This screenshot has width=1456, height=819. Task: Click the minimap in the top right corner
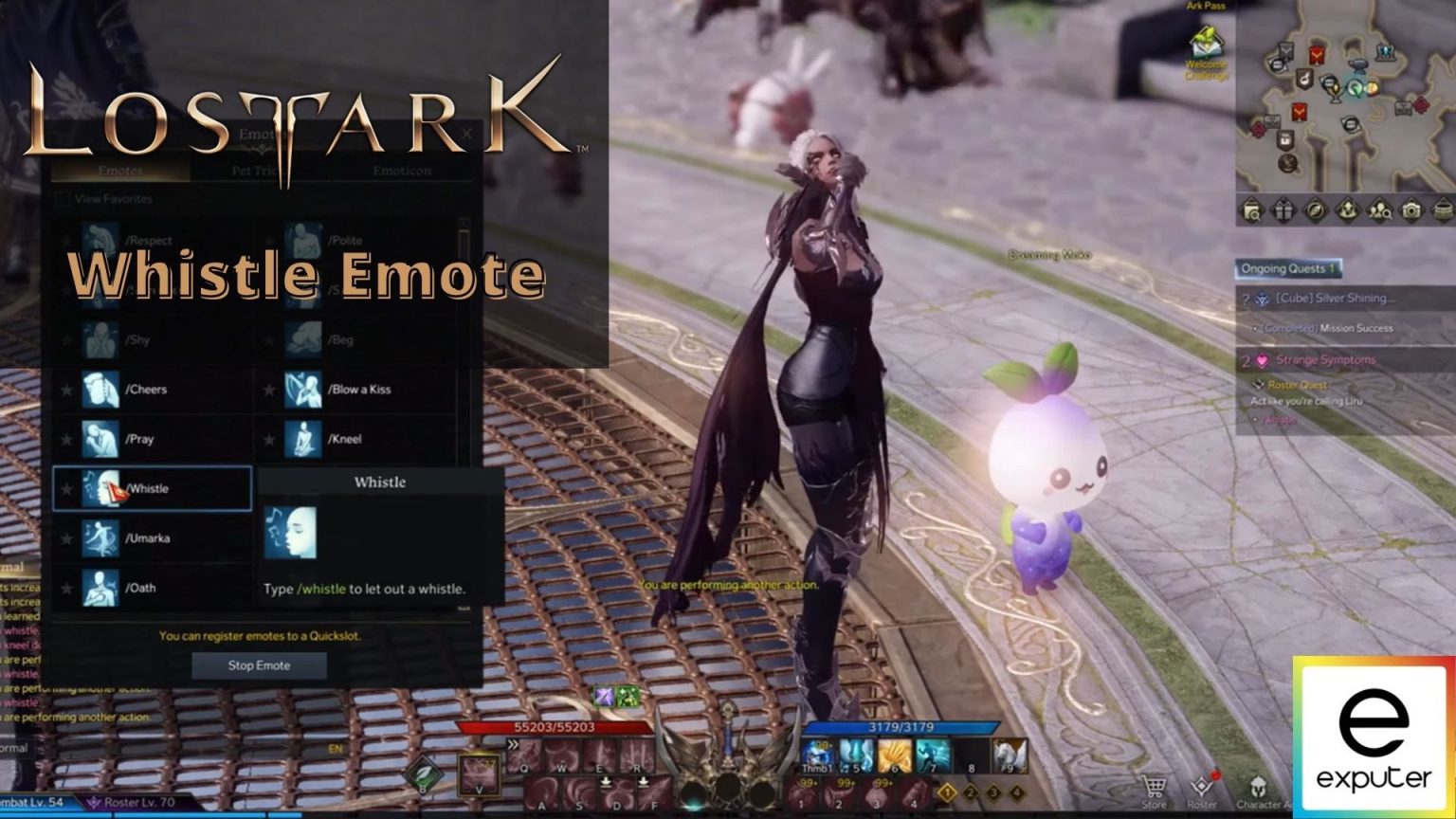pos(1346,104)
